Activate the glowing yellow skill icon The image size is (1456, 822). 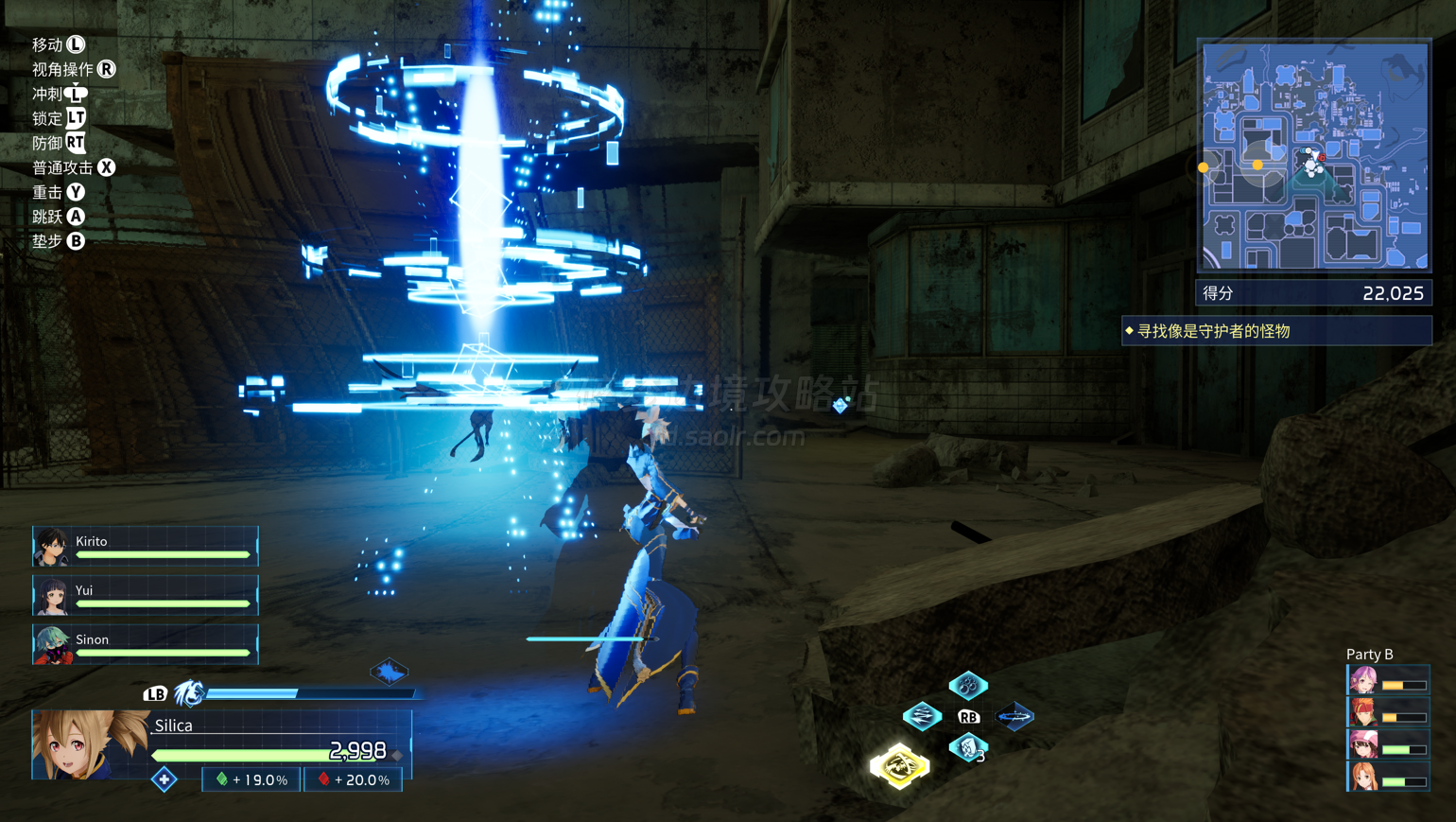coord(899,765)
